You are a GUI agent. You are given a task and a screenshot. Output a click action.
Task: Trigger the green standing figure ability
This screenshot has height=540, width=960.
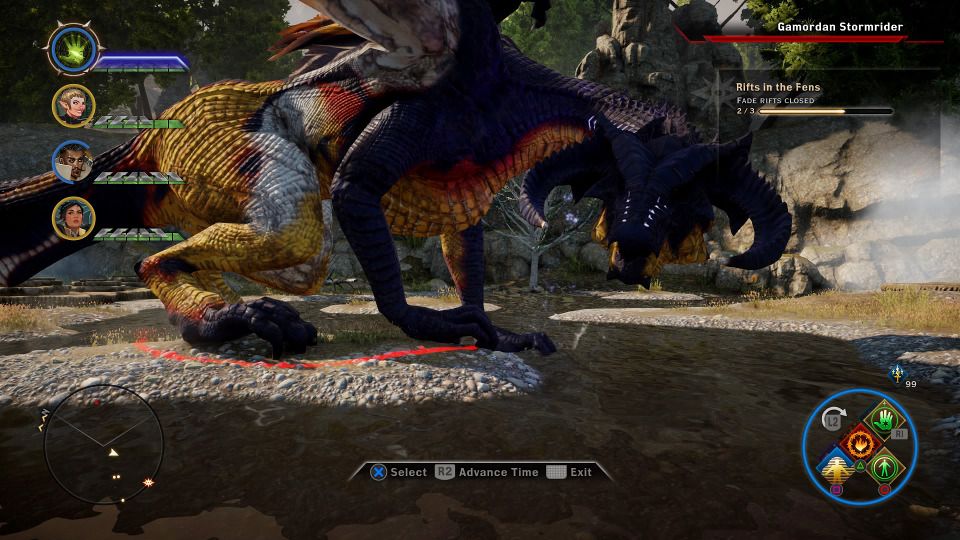click(883, 467)
